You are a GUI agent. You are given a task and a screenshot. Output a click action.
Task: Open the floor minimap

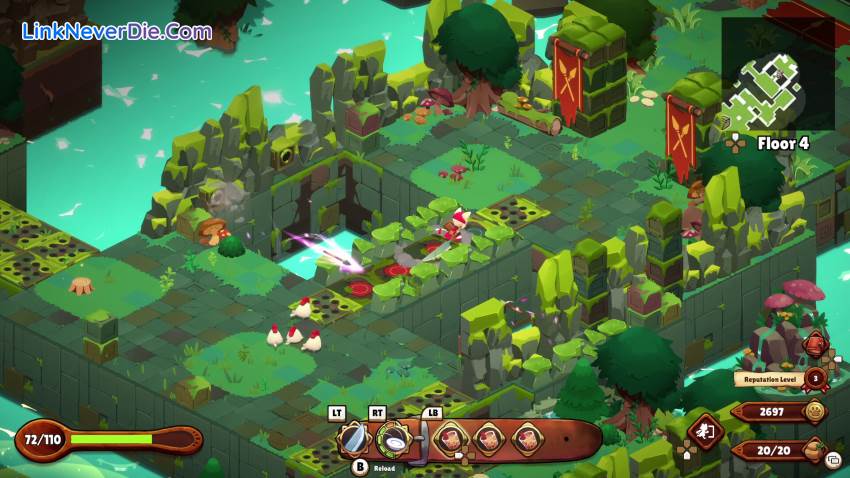point(777,74)
